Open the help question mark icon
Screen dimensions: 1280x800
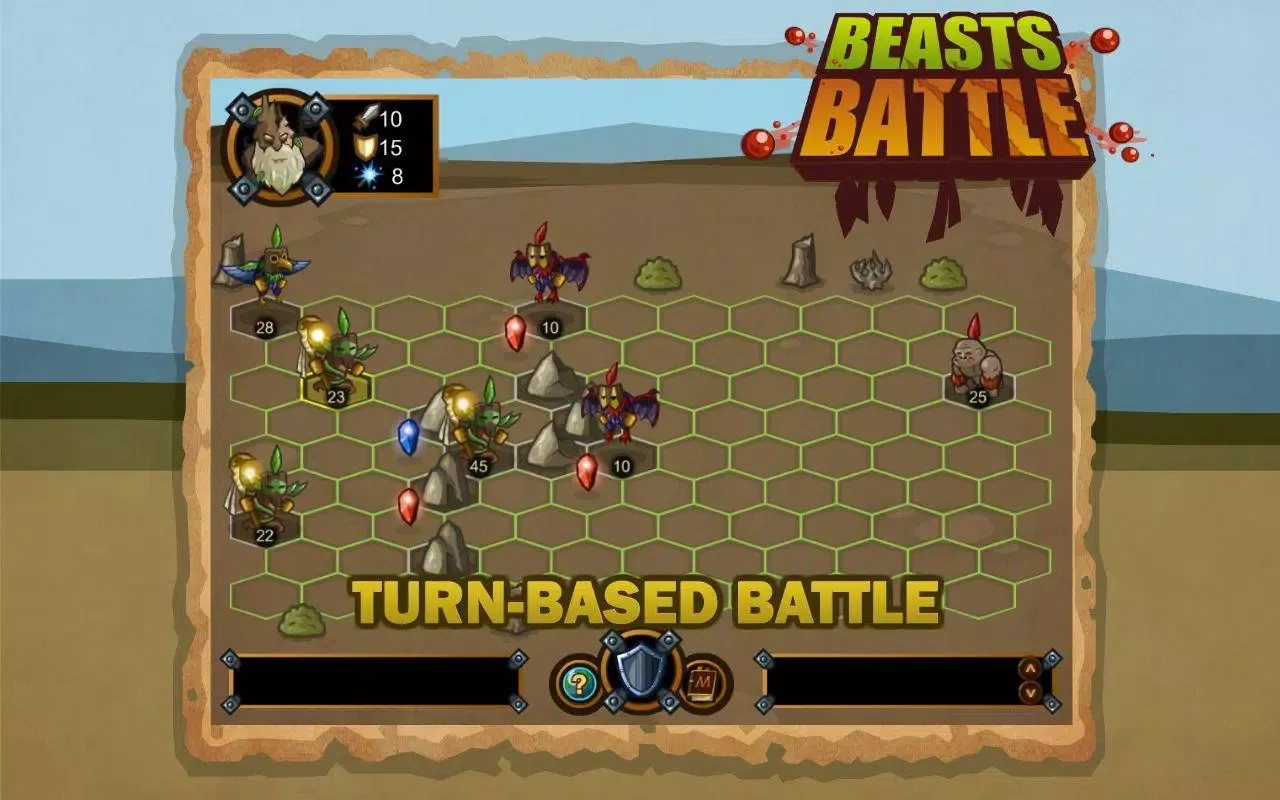(578, 683)
